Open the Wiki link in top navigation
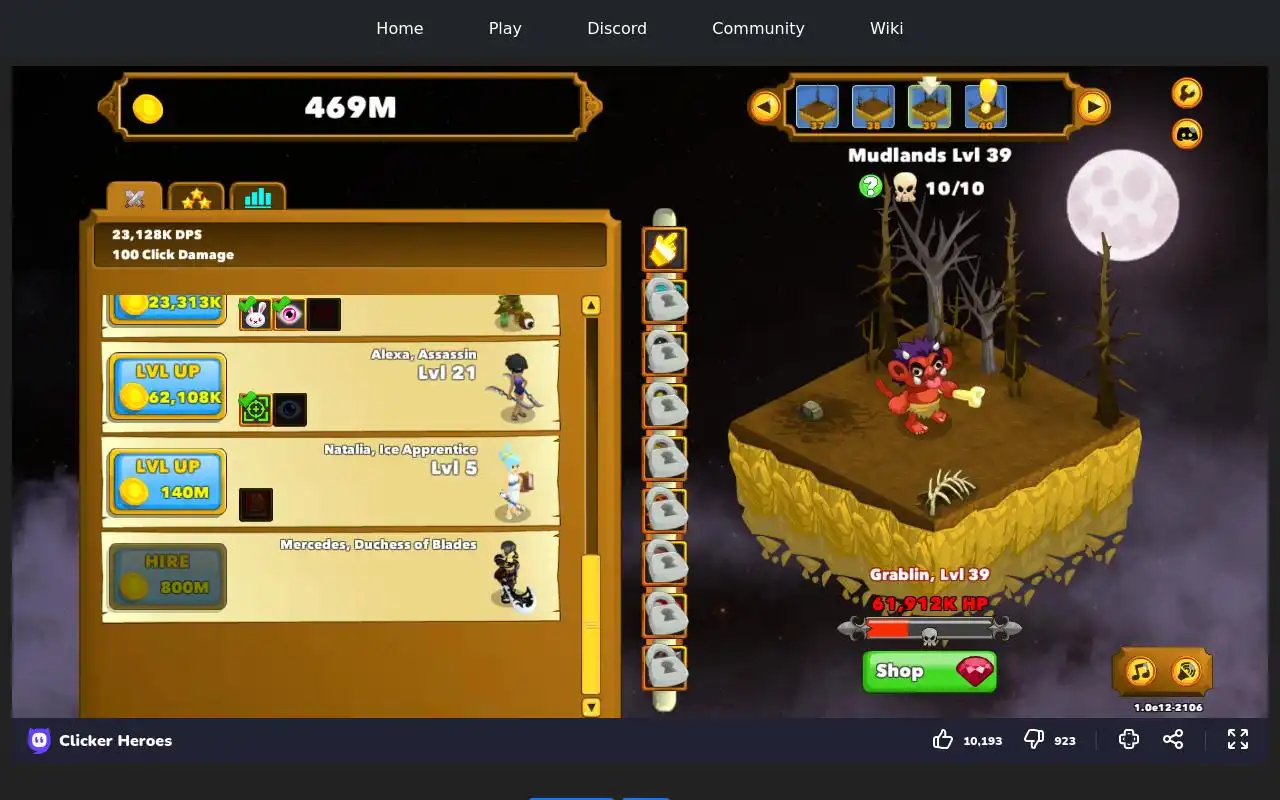 [x=886, y=28]
